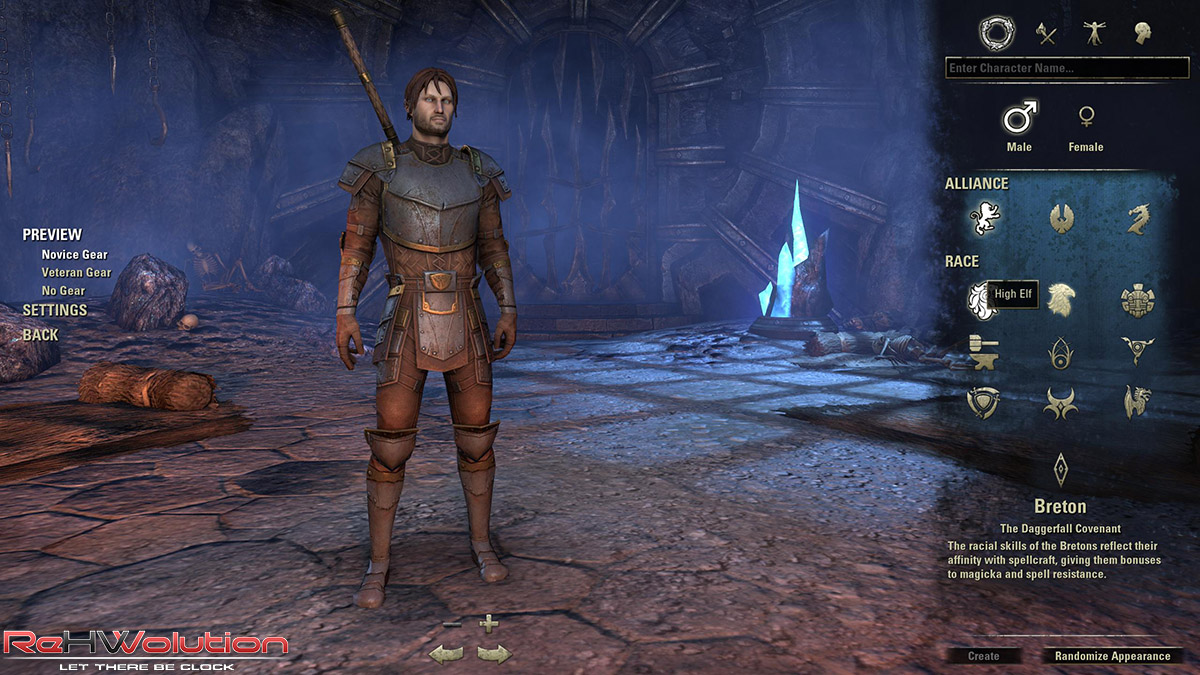This screenshot has width=1200, height=675.
Task: Choose the Female gender symbol
Action: click(x=1085, y=118)
